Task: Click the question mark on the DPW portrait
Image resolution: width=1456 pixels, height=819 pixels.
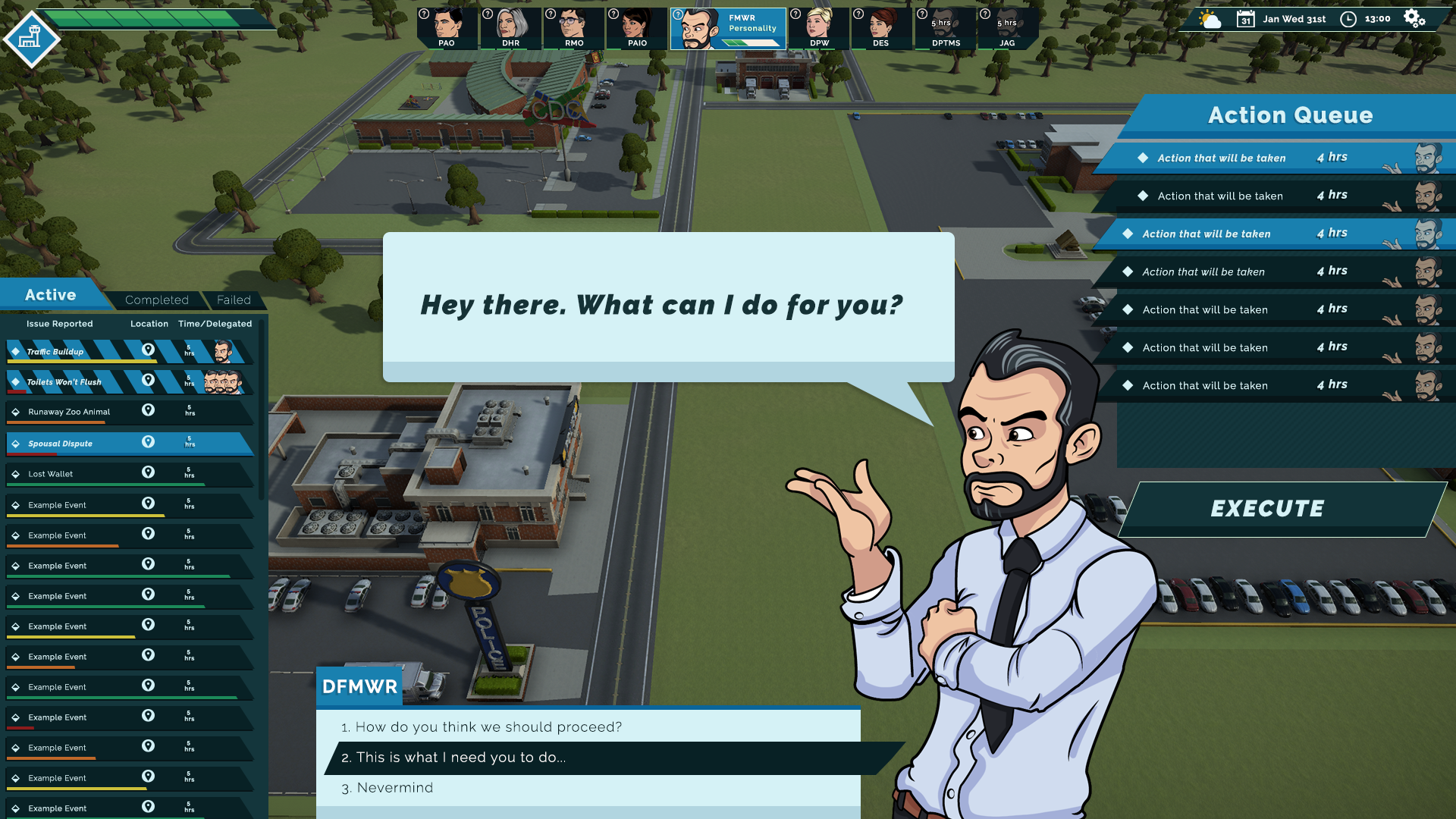Action: click(x=795, y=12)
